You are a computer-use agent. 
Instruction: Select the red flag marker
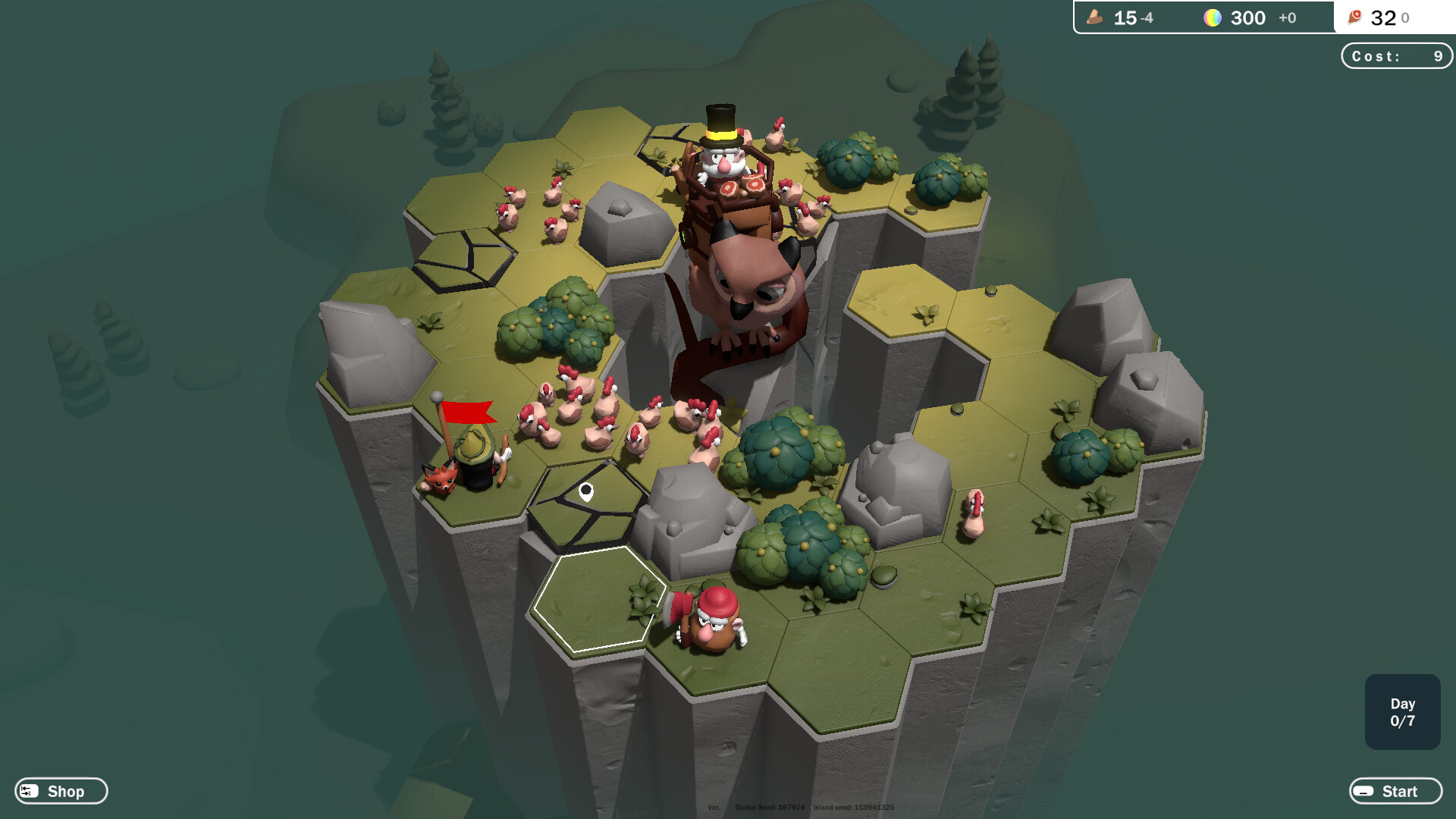[469, 412]
